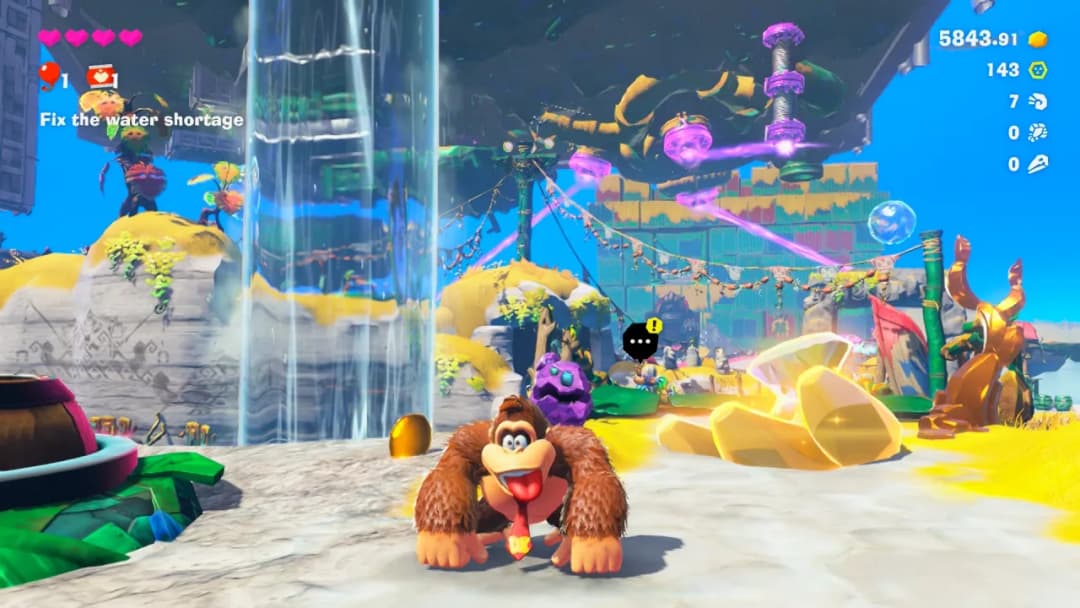Image resolution: width=1080 pixels, height=608 pixels.
Task: Click the red balloon item icon
Action: (48, 74)
